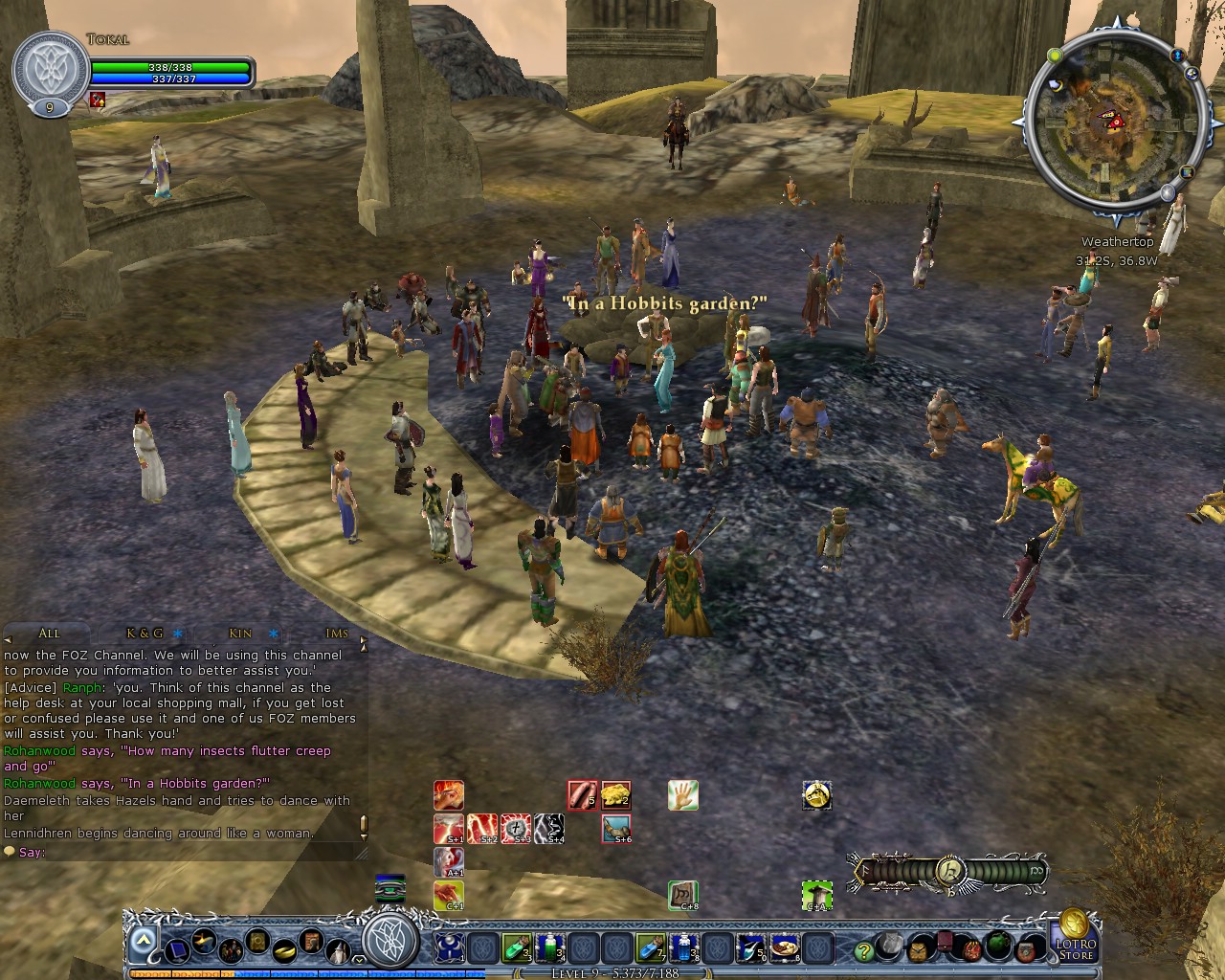Use the sausage food quickslot showing 5
The image size is (1225, 980).
click(581, 795)
